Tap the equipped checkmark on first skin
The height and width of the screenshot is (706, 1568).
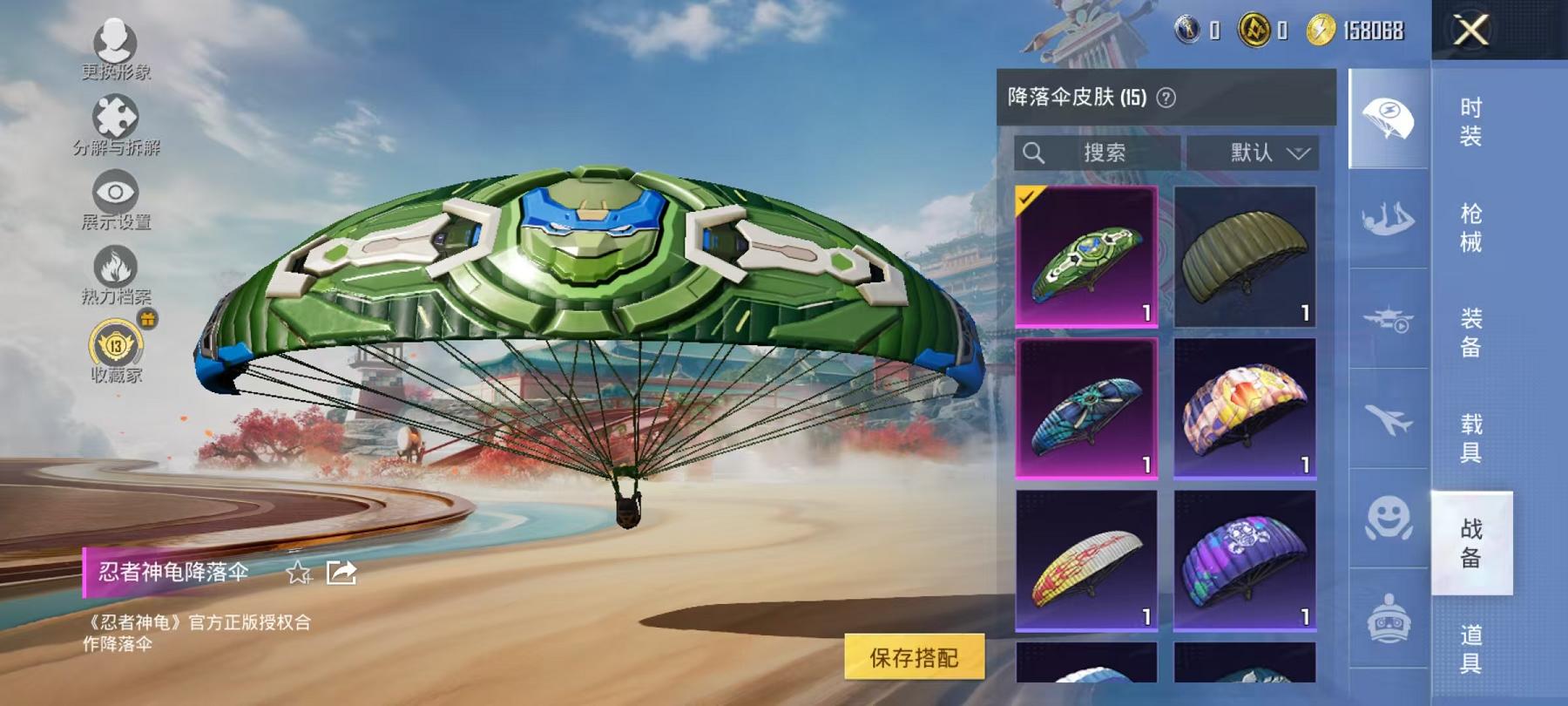point(1030,196)
